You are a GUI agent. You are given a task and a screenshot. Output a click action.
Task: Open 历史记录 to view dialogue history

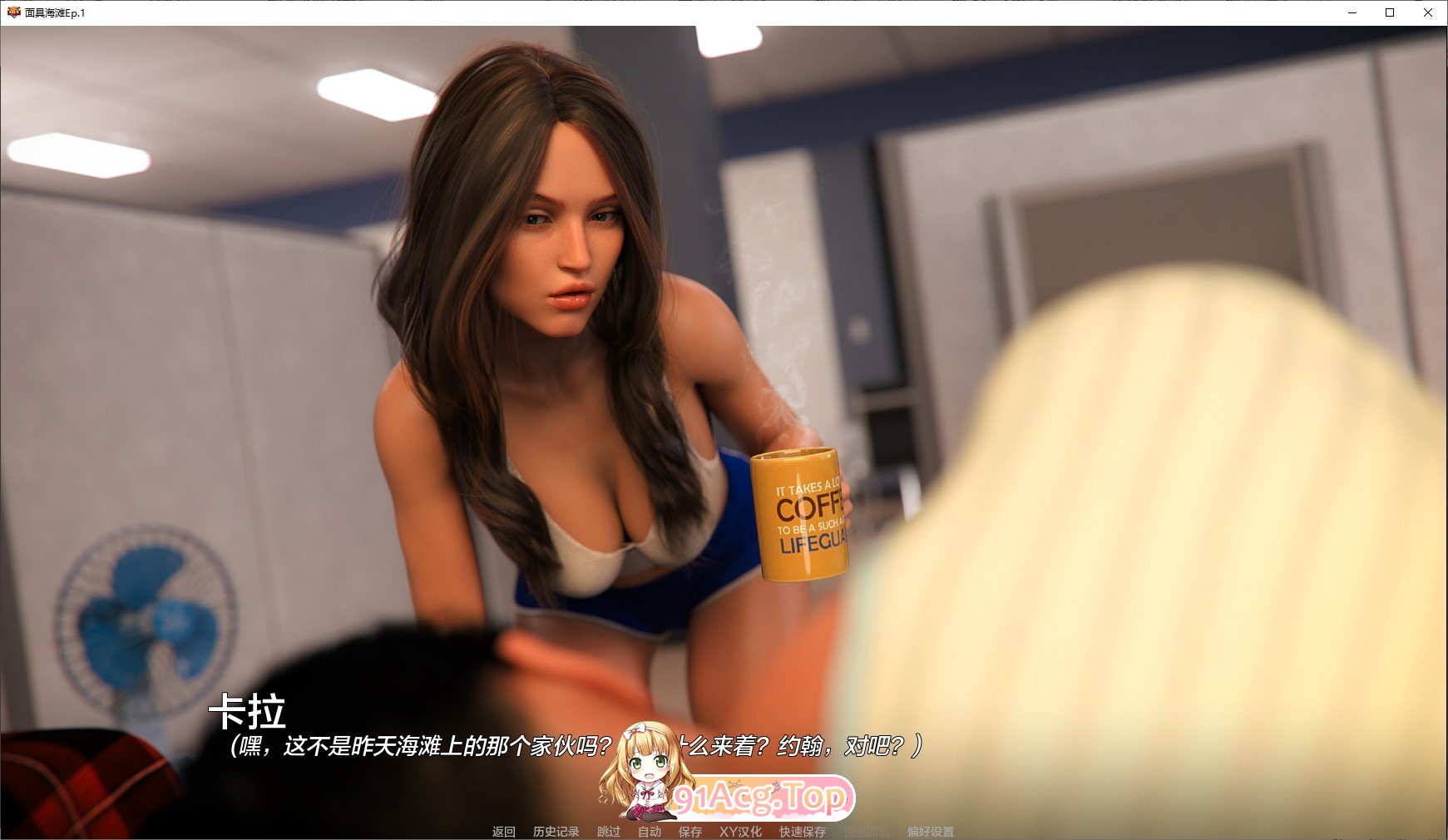tap(556, 831)
